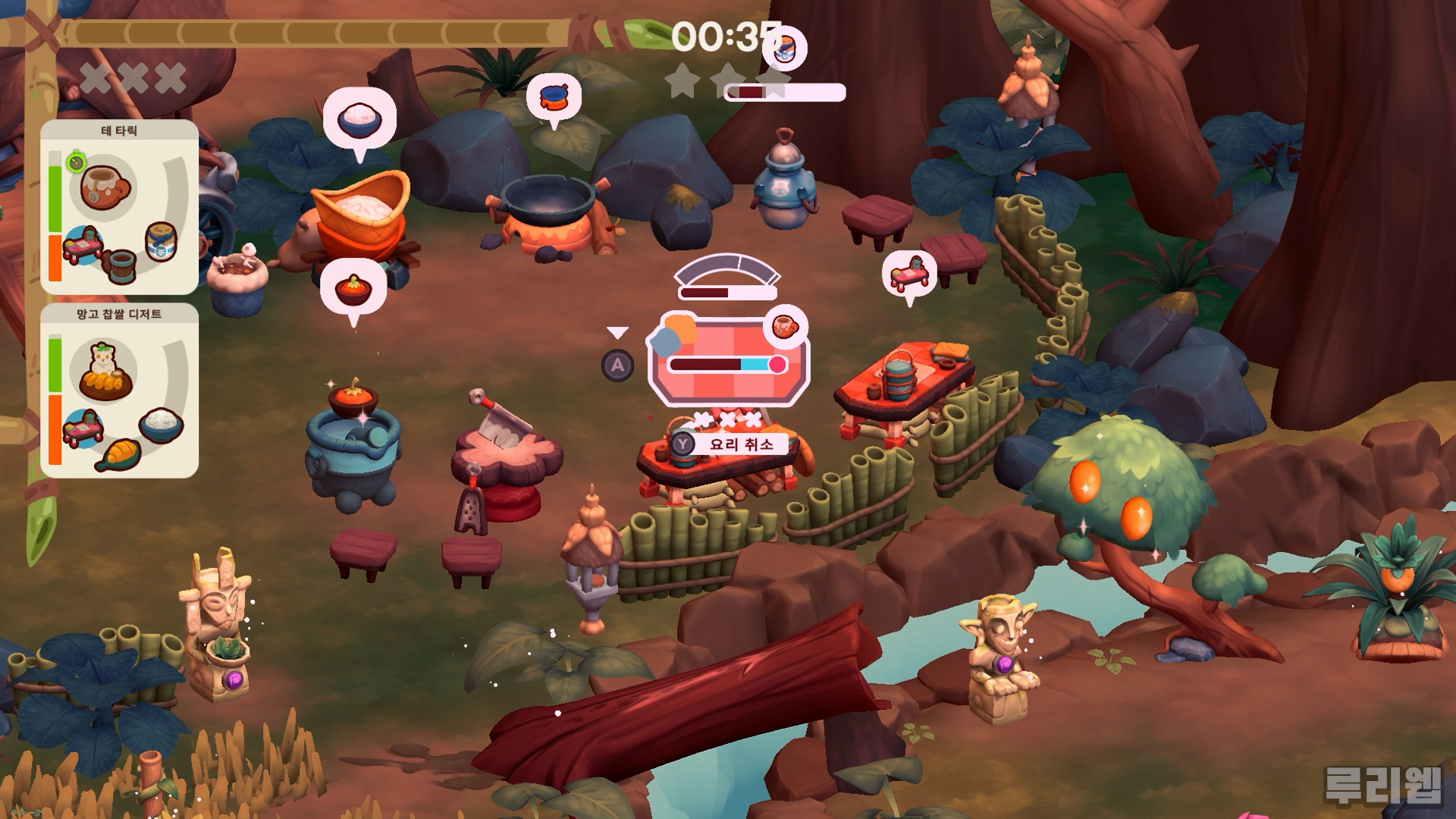Select the 테 타릭 order card

click(x=119, y=206)
